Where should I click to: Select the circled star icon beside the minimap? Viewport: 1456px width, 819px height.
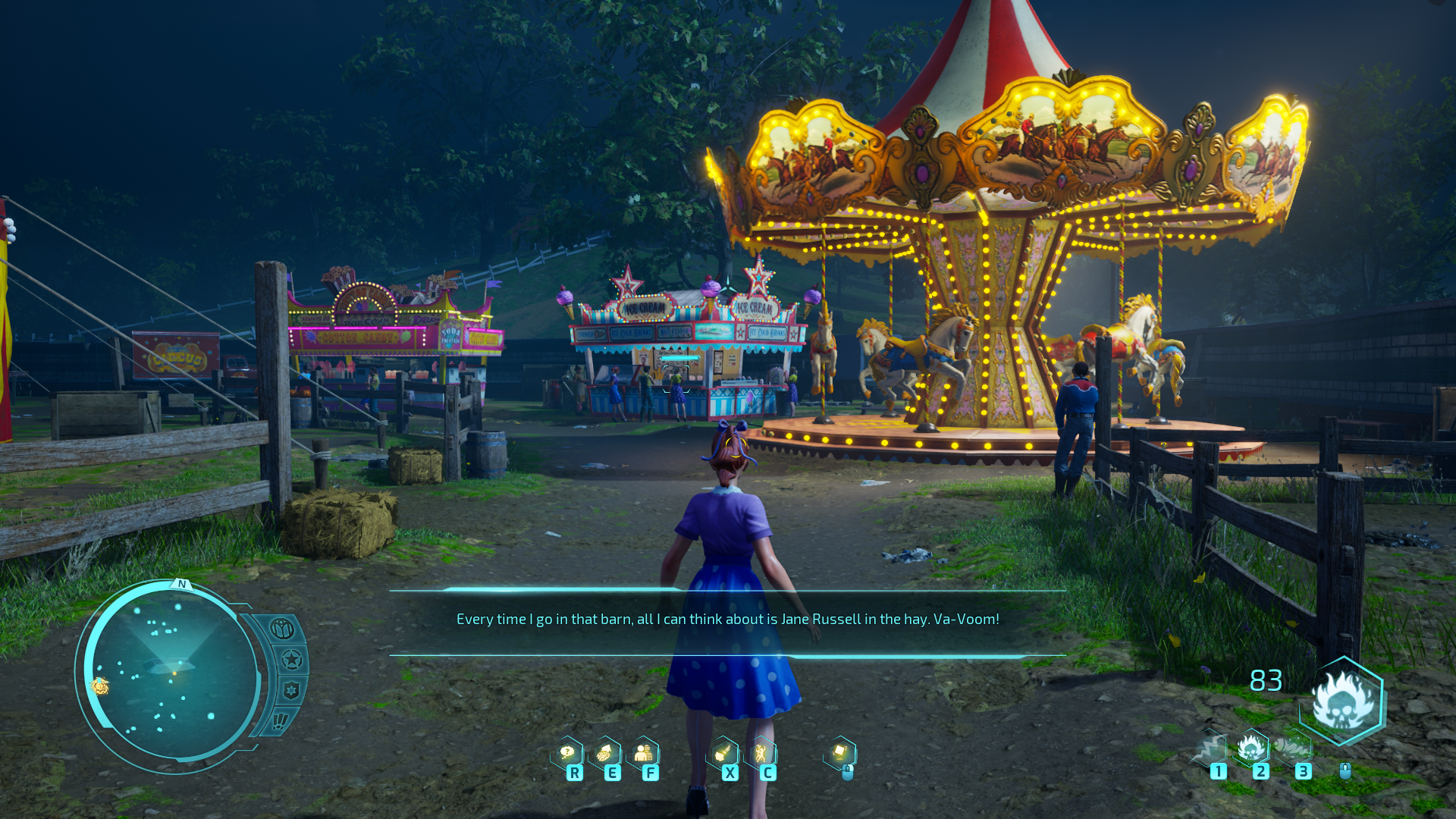[291, 660]
